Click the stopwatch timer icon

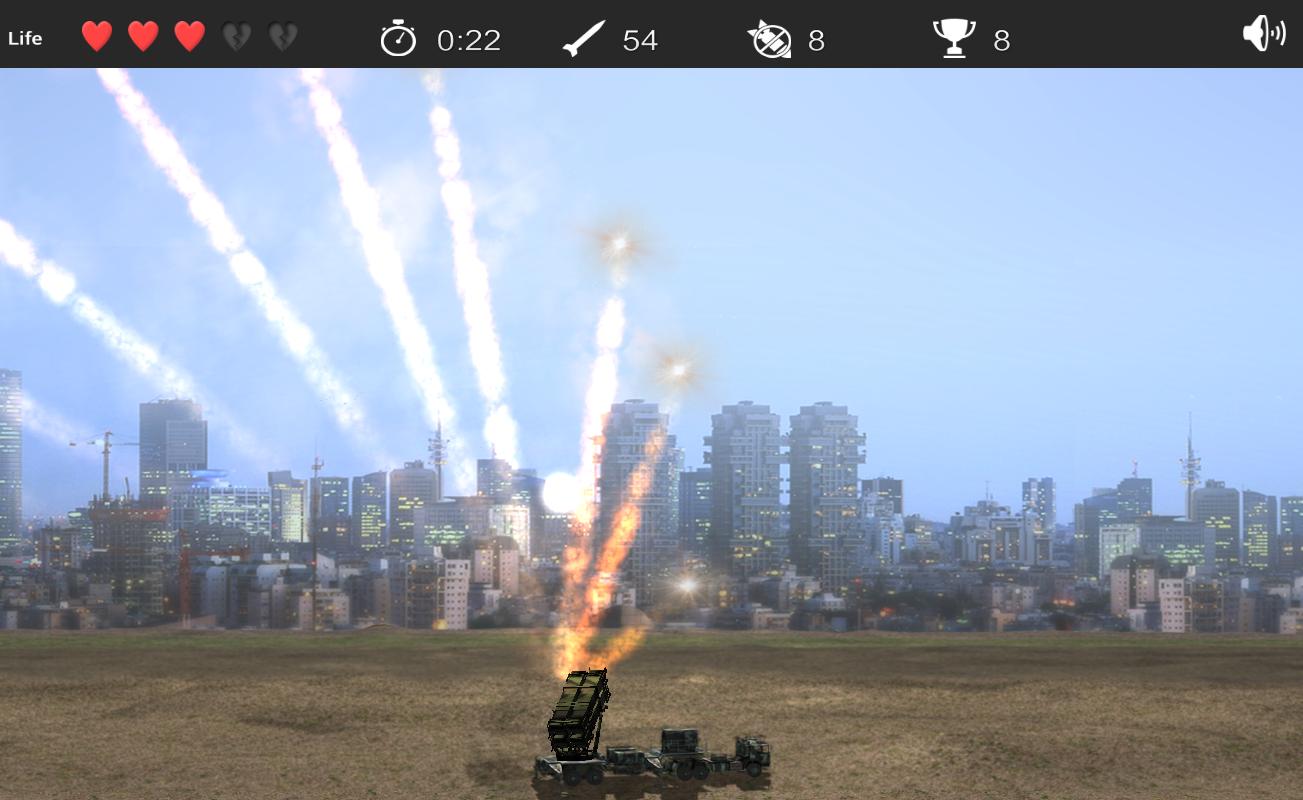399,39
